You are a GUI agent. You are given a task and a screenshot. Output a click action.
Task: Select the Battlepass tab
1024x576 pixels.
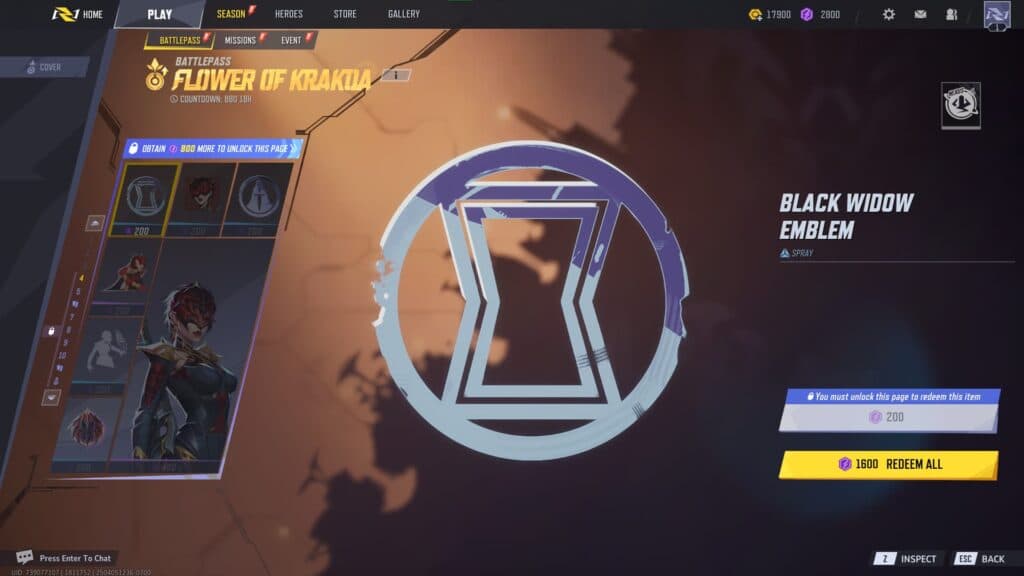click(x=179, y=40)
